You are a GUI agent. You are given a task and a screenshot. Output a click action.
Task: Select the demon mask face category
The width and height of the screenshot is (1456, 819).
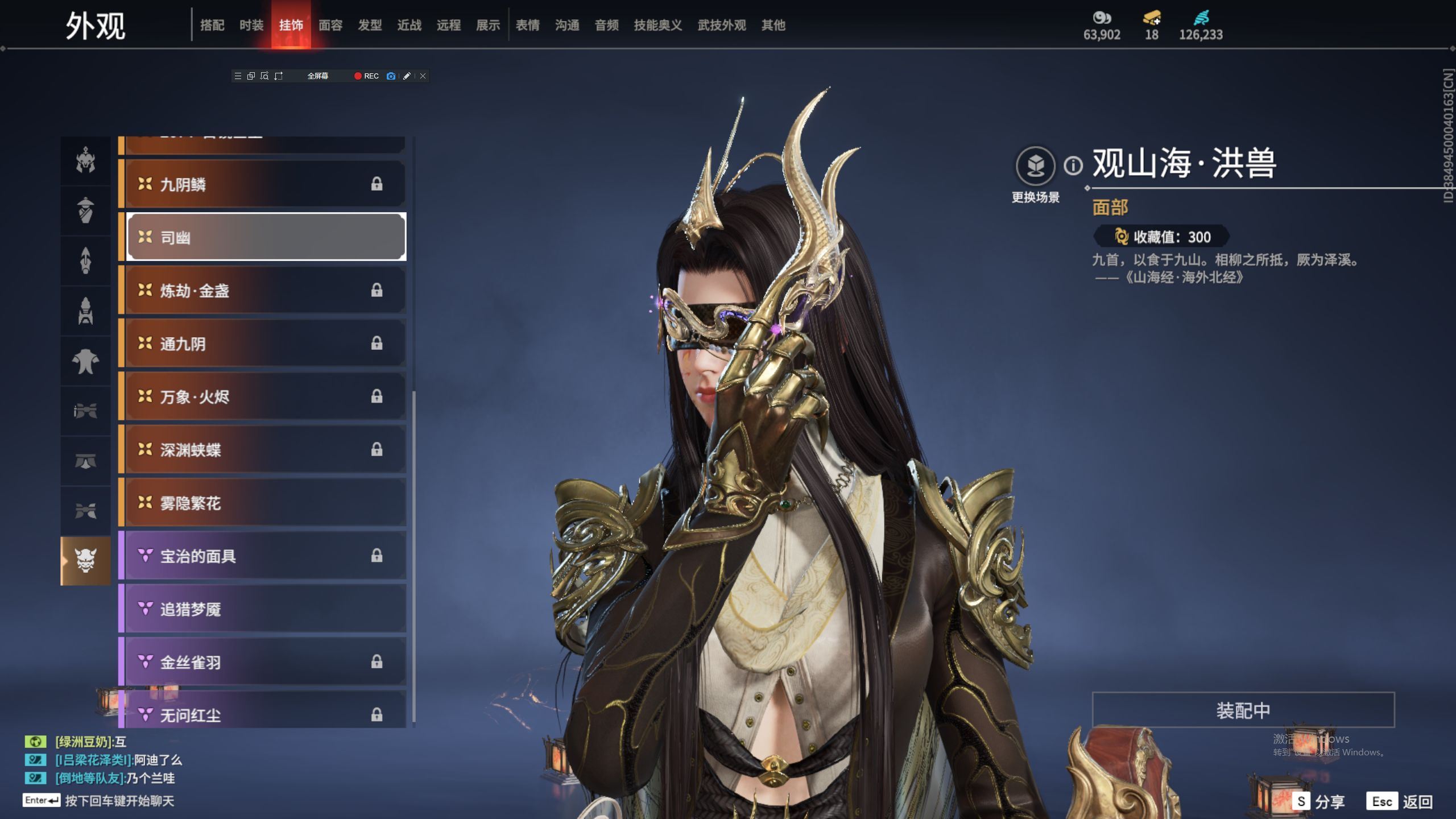(86, 561)
